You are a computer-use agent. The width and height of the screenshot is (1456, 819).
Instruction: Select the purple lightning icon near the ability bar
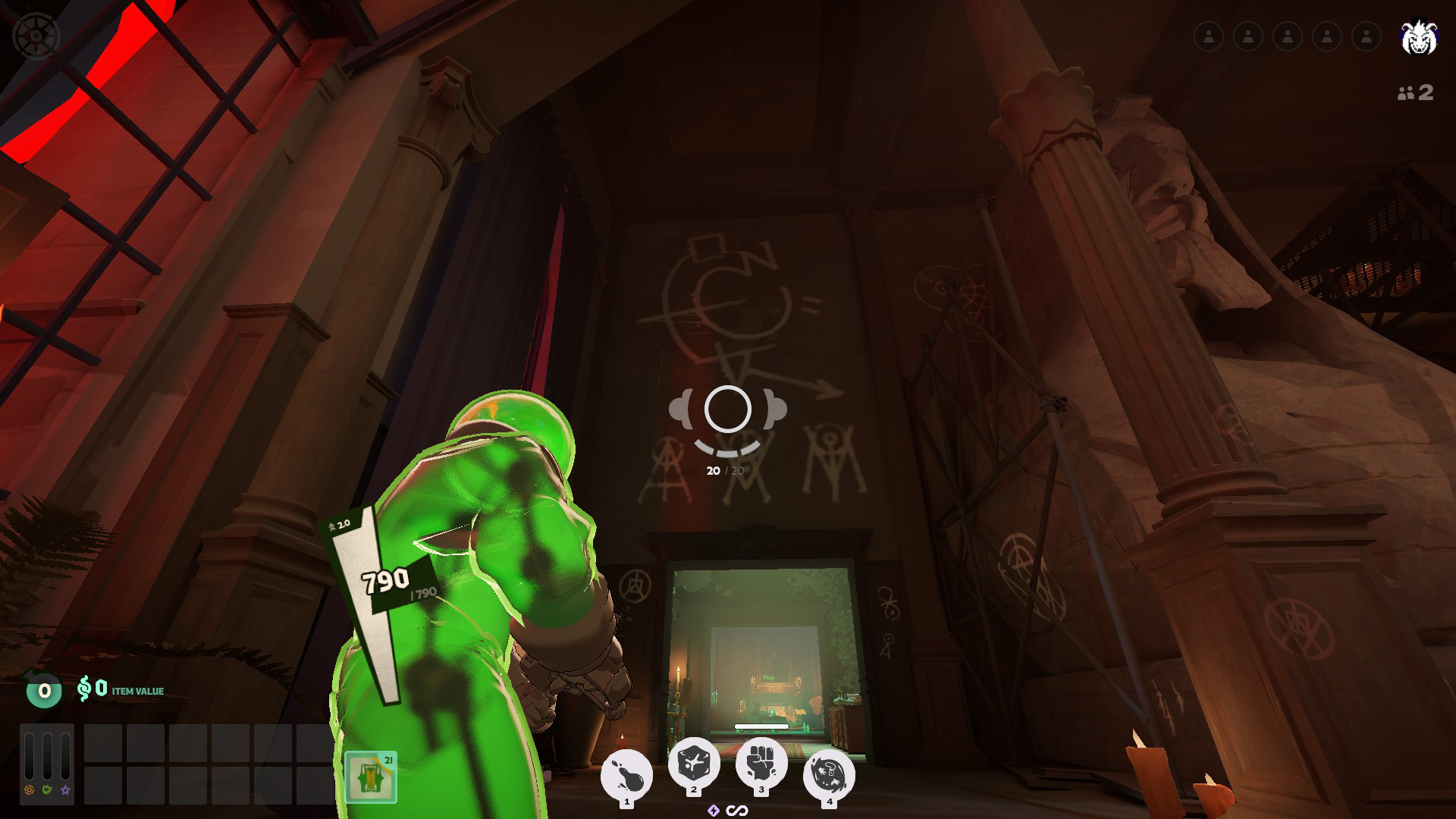point(714,810)
